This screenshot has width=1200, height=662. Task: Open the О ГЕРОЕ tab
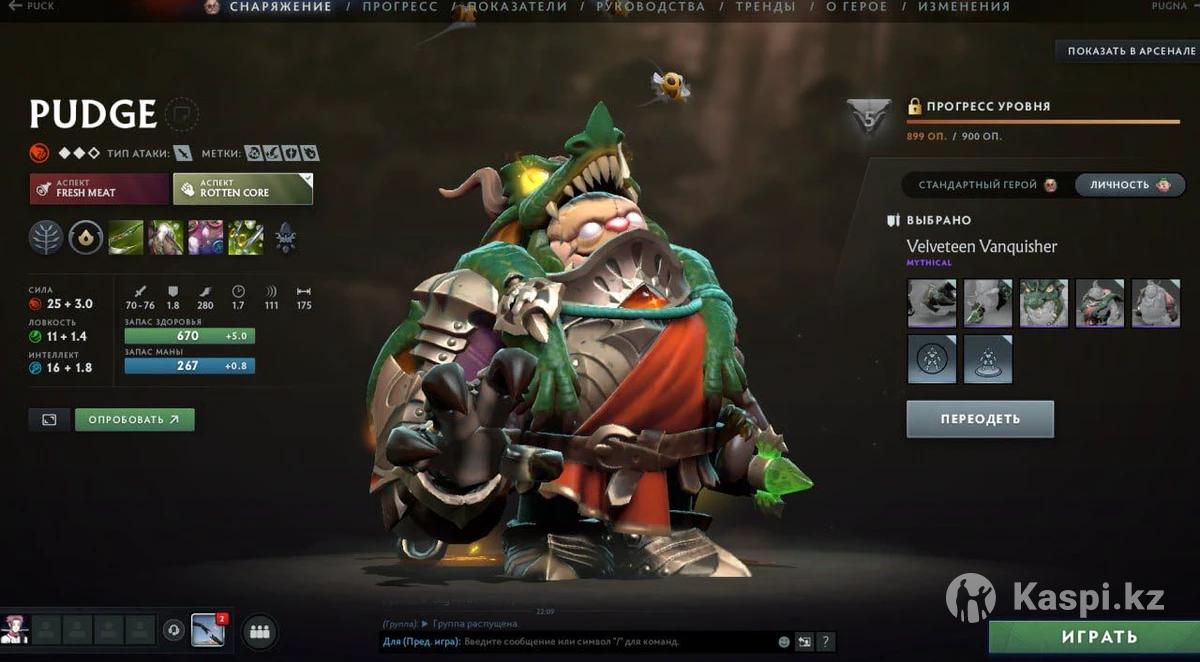[856, 7]
